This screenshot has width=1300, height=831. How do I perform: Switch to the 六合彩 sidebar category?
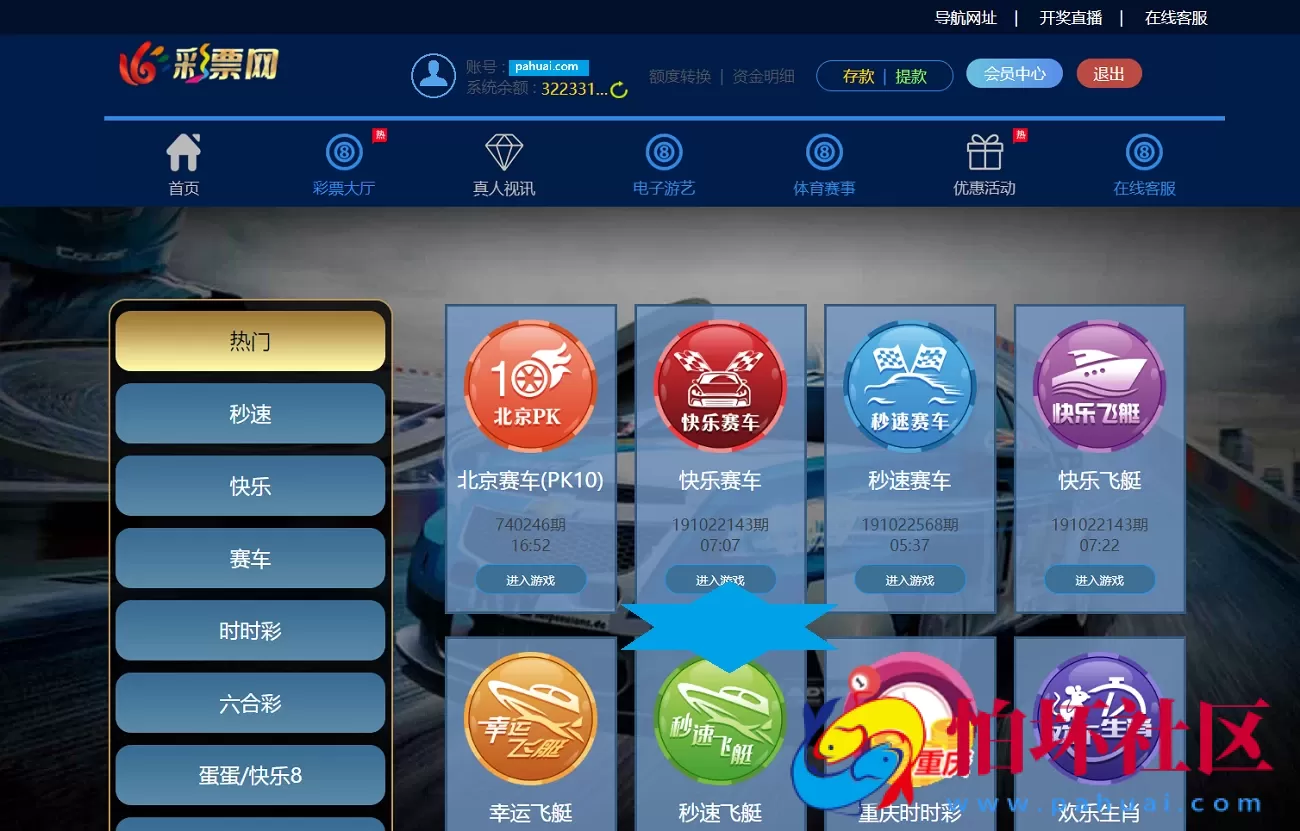coord(249,703)
